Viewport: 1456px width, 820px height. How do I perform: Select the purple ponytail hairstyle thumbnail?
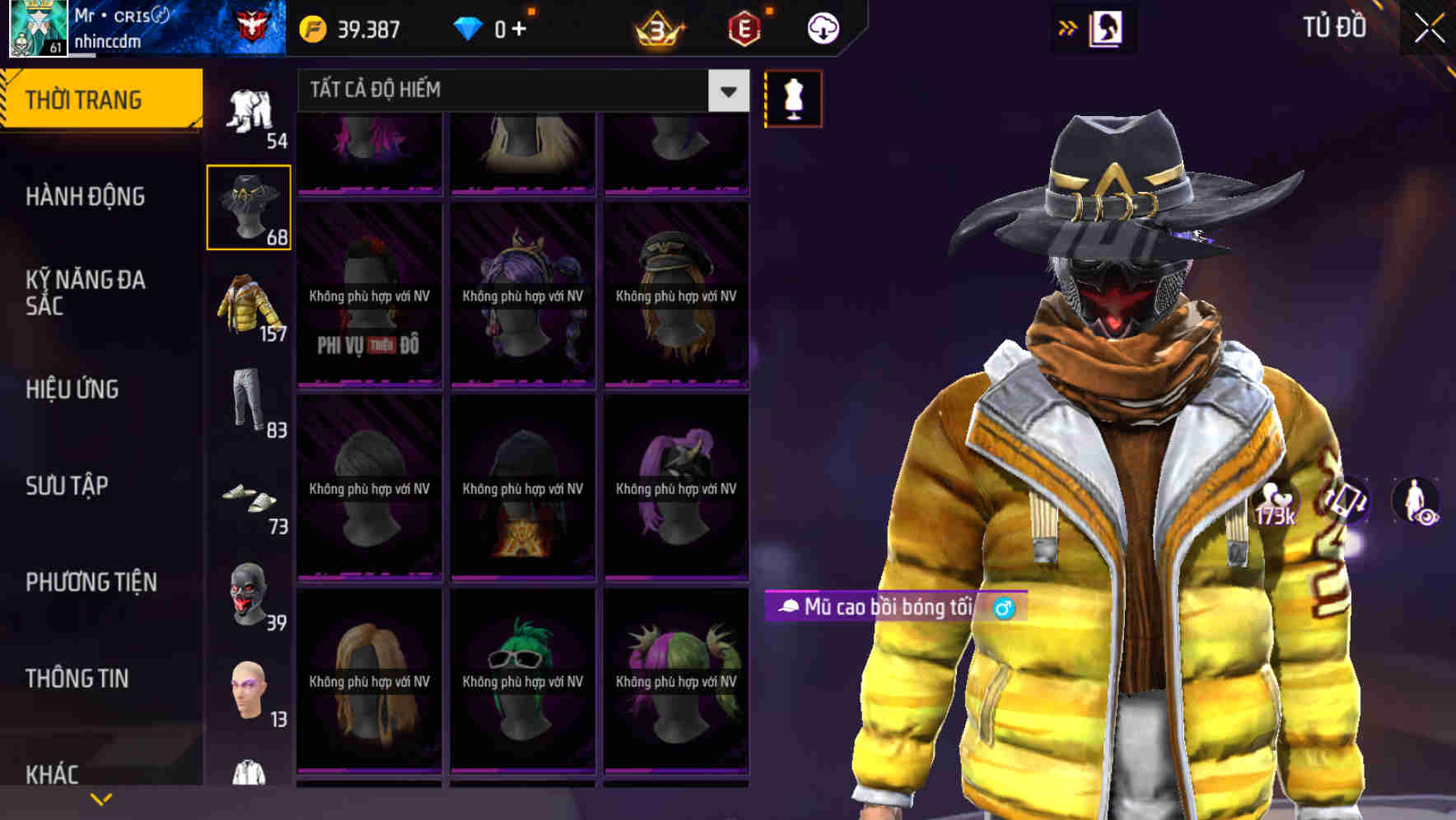pyautogui.click(x=677, y=486)
